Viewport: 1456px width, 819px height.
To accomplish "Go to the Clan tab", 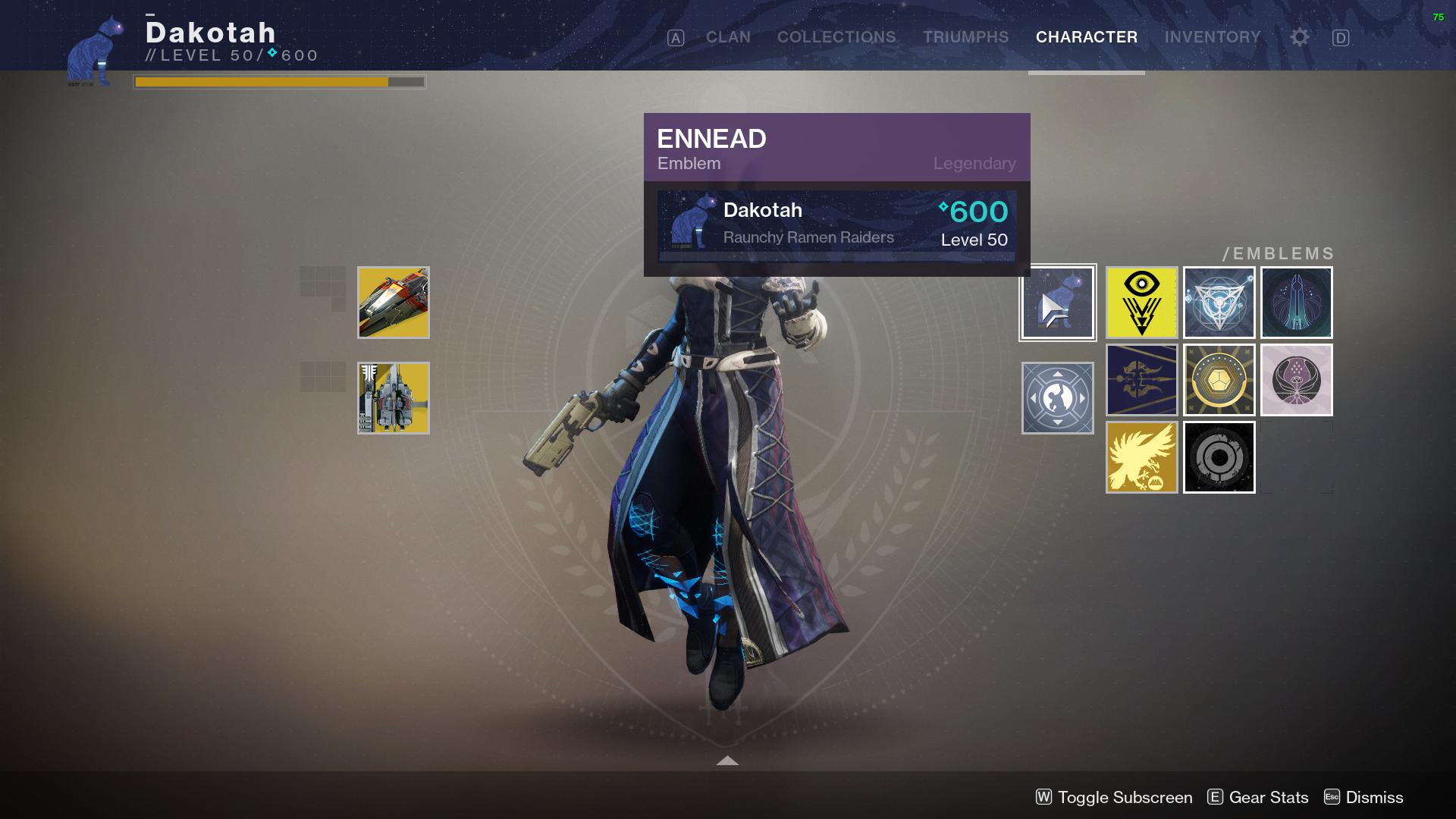I will tap(726, 36).
